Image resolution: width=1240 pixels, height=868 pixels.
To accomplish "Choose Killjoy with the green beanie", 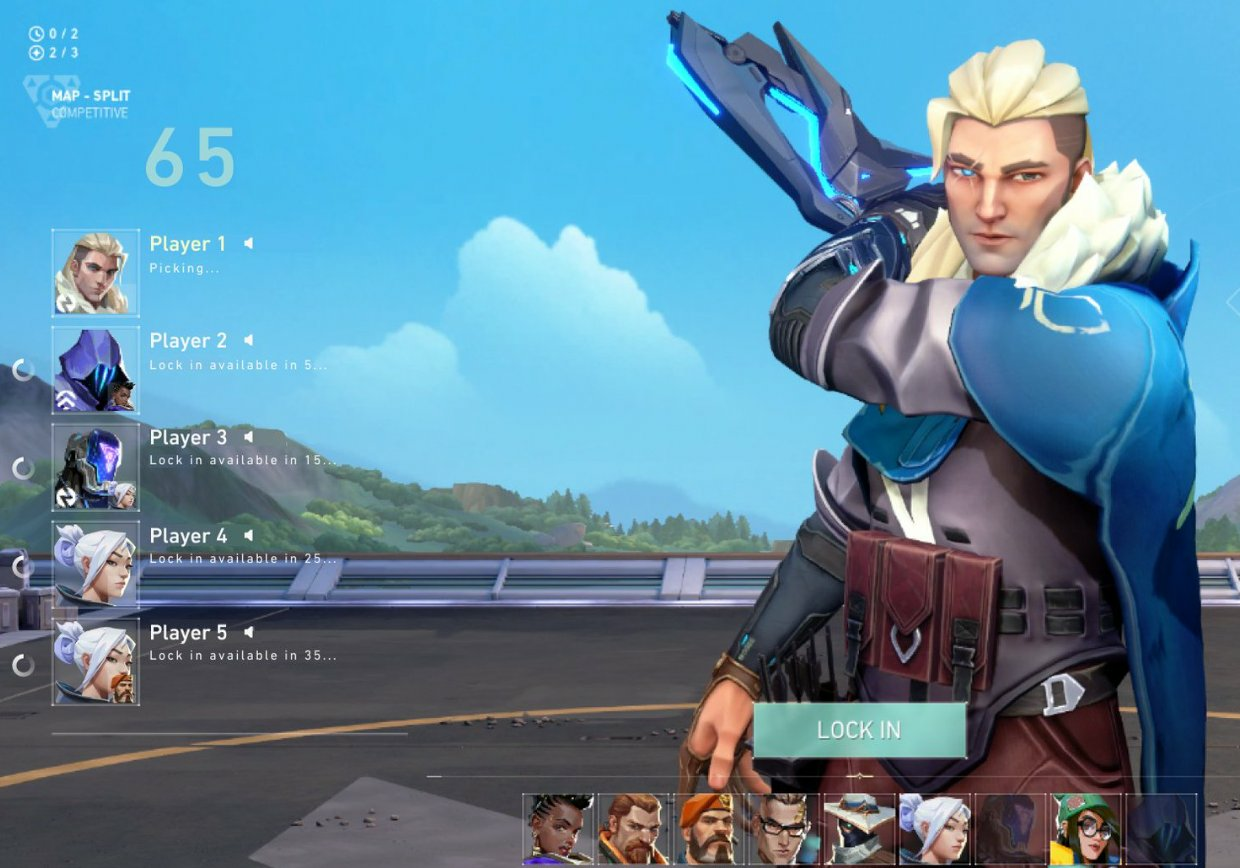I will pyautogui.click(x=1085, y=829).
